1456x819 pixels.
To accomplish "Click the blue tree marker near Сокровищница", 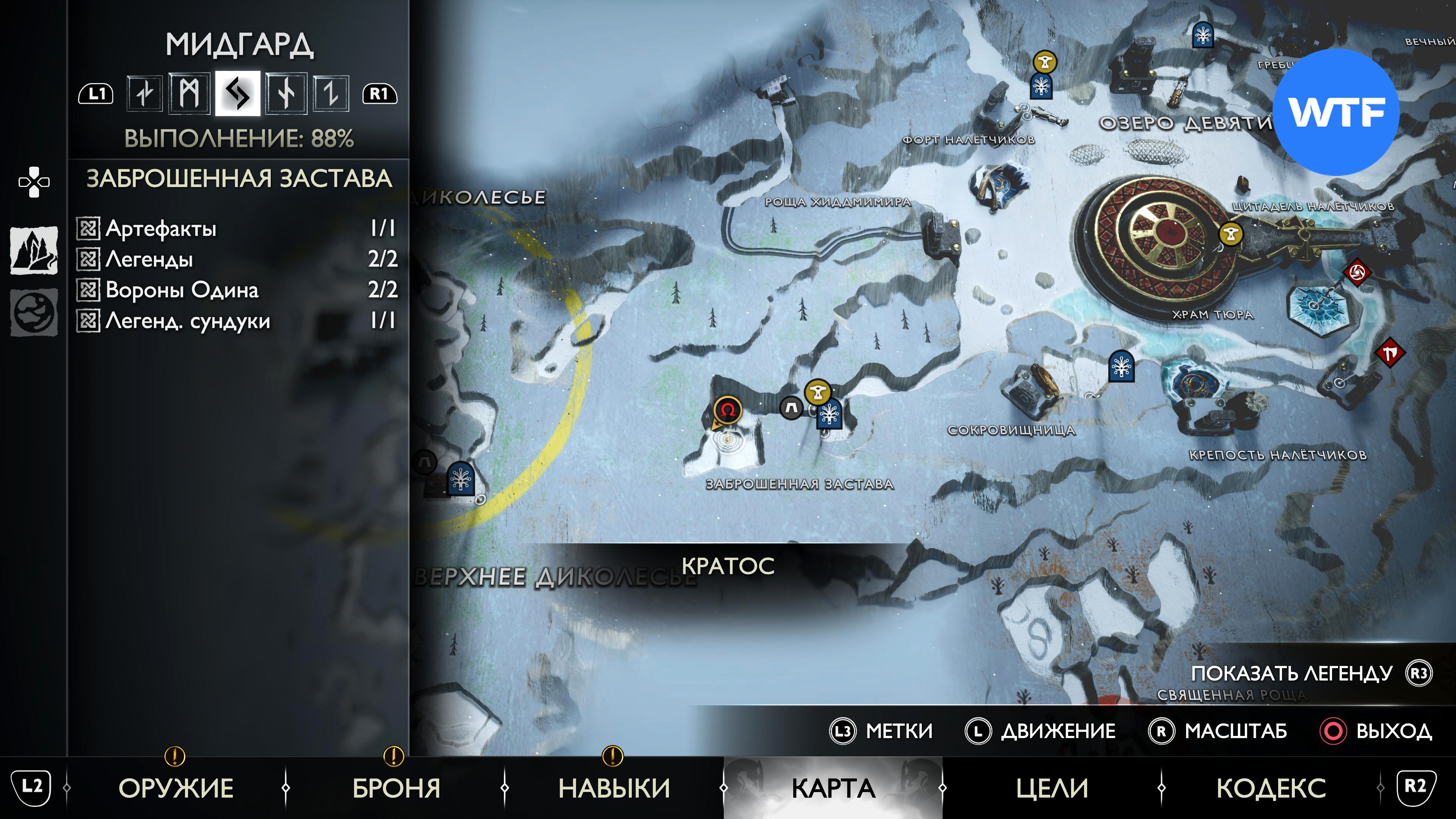I will click(x=1121, y=366).
